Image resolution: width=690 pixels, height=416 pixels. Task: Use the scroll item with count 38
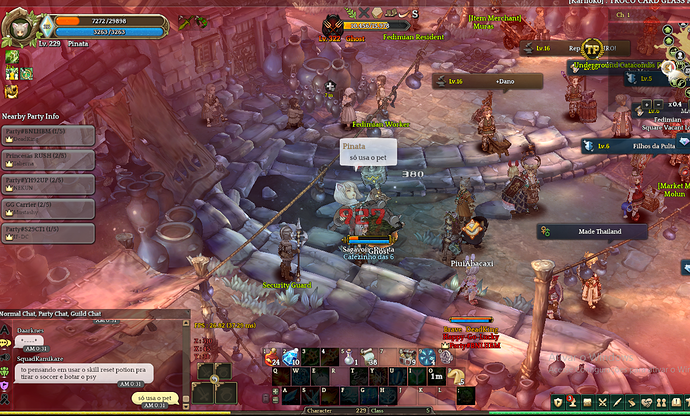pos(369,358)
